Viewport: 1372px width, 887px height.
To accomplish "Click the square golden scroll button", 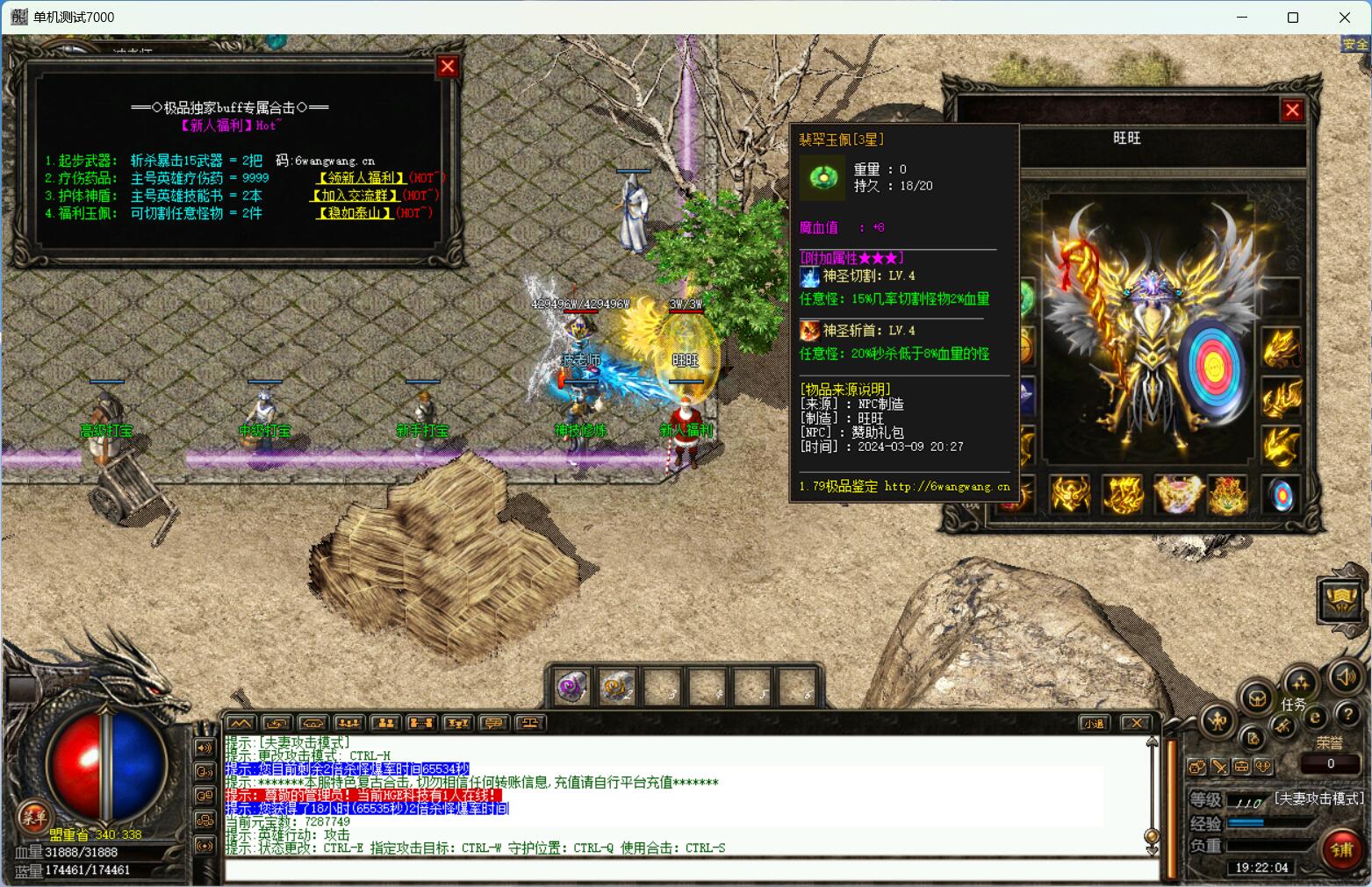I will pyautogui.click(x=1341, y=599).
